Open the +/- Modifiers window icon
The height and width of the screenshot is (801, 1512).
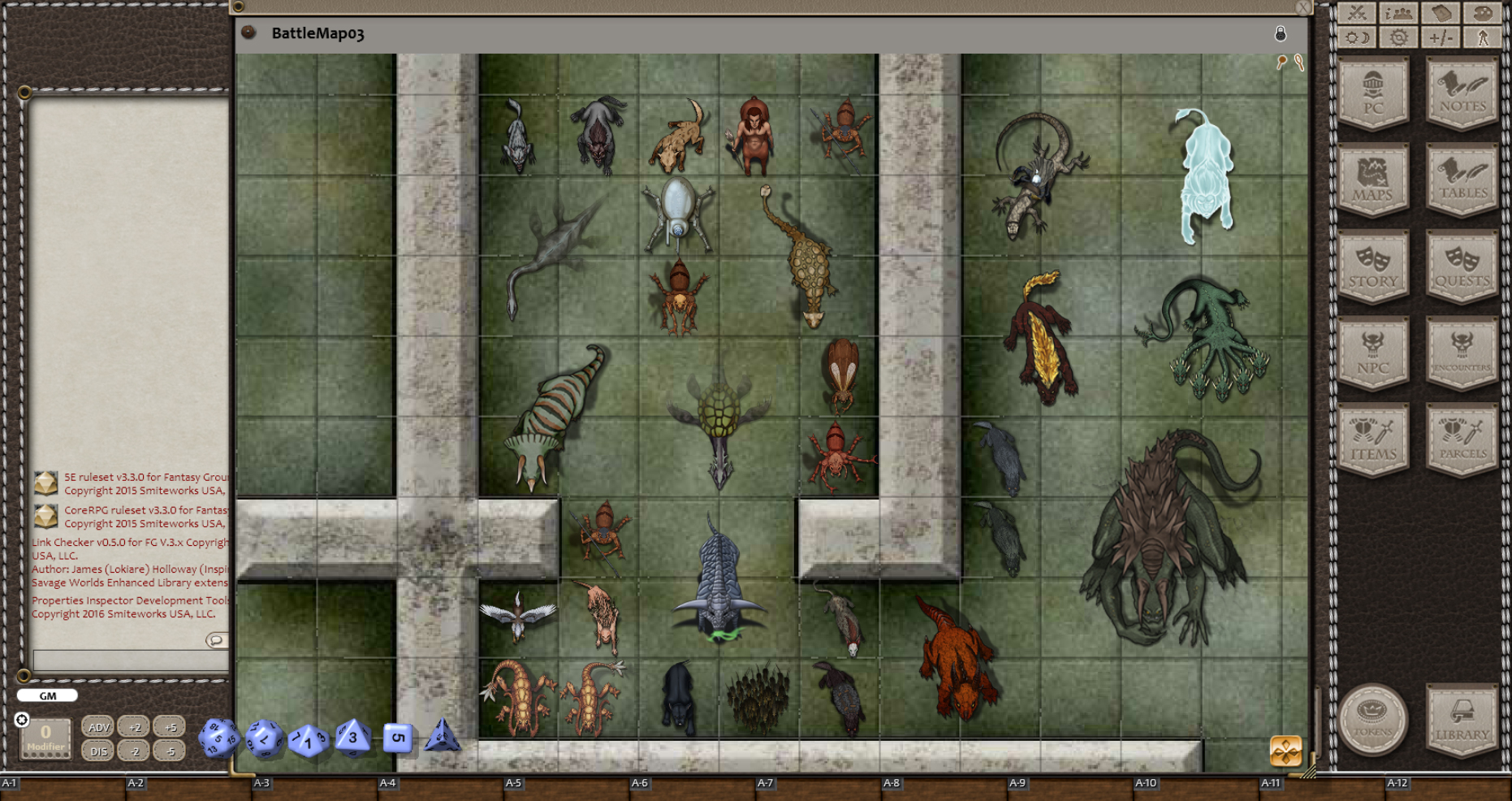point(1442,38)
